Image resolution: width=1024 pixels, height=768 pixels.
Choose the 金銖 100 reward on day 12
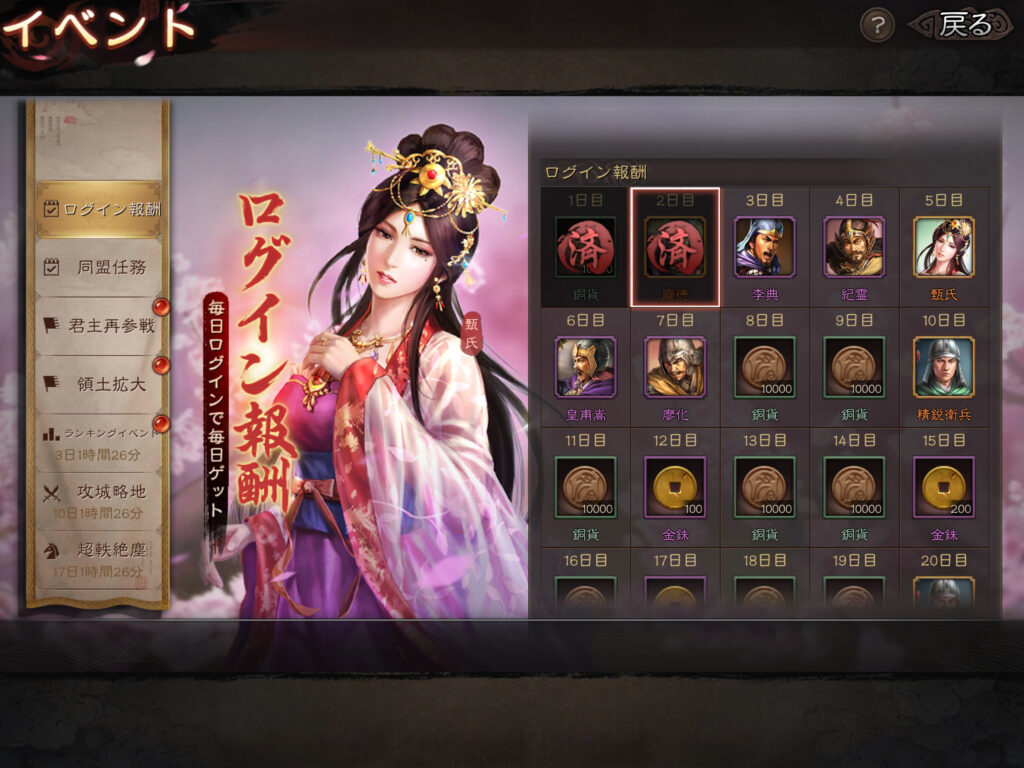click(675, 487)
